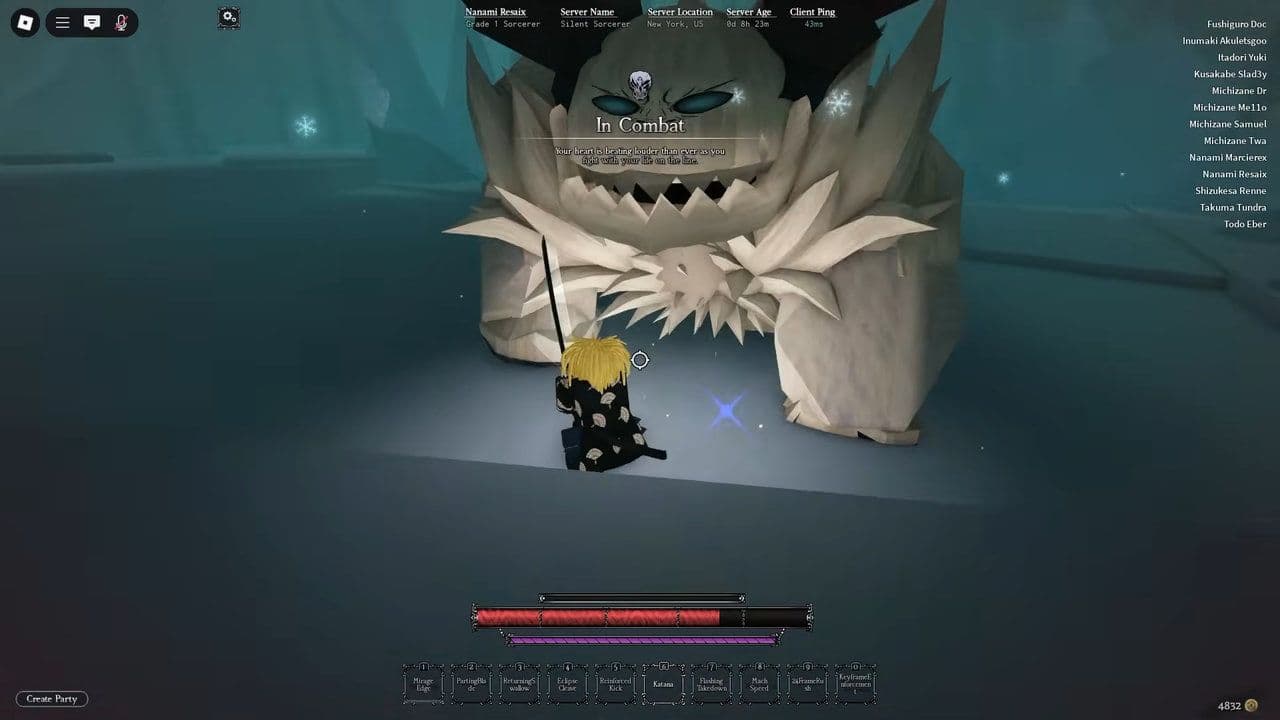Screen dimensions: 1280x720
Task: Select the Mirage Edge skill
Action: [423, 684]
